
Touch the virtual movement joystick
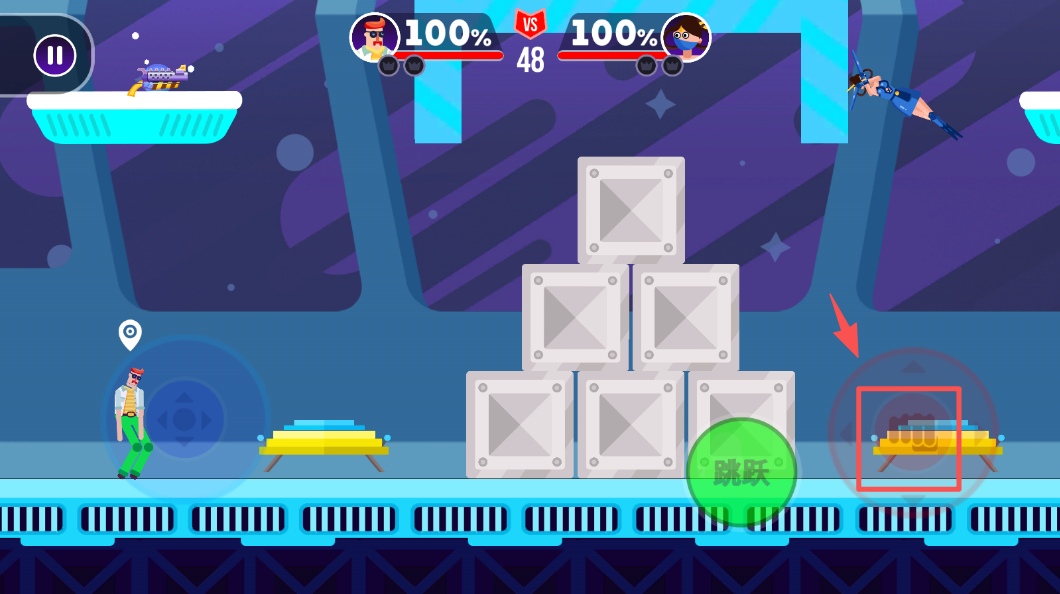point(185,420)
